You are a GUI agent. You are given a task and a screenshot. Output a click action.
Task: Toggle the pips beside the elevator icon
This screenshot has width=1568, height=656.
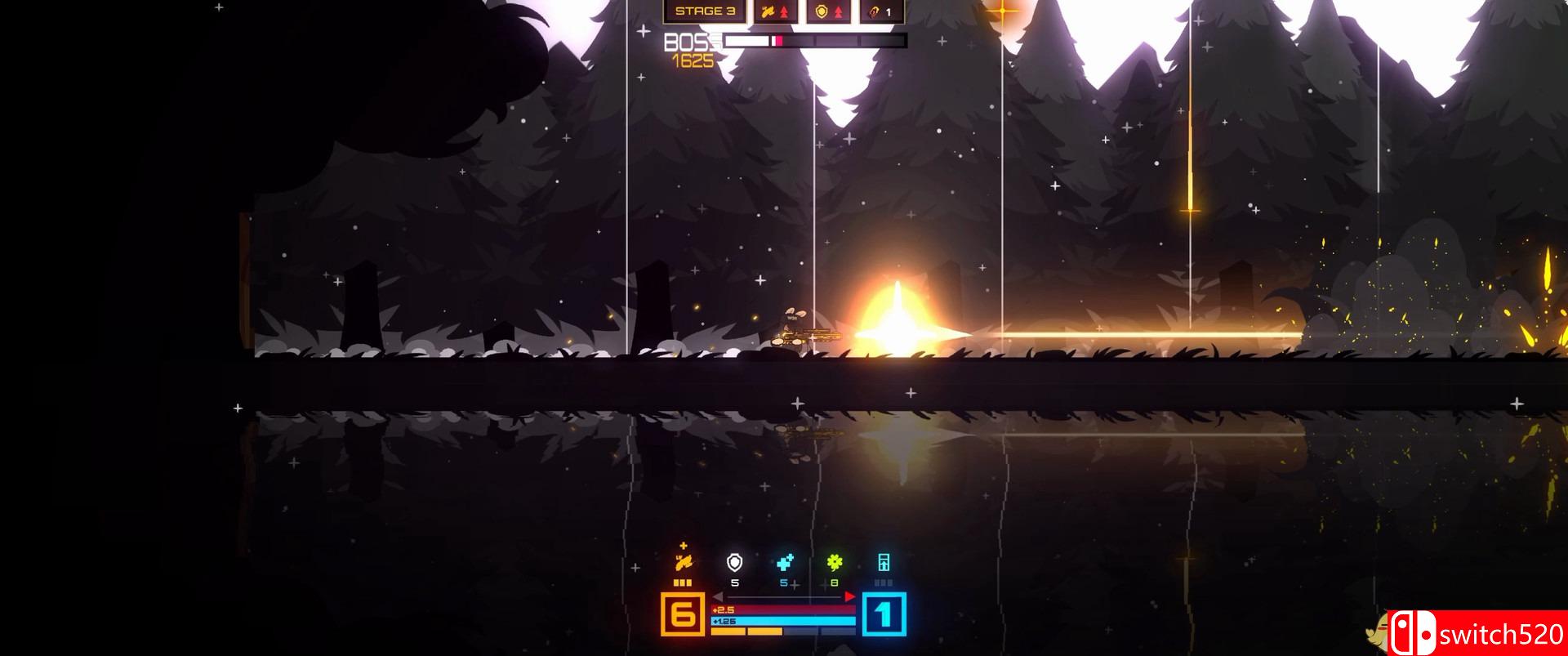tap(883, 582)
